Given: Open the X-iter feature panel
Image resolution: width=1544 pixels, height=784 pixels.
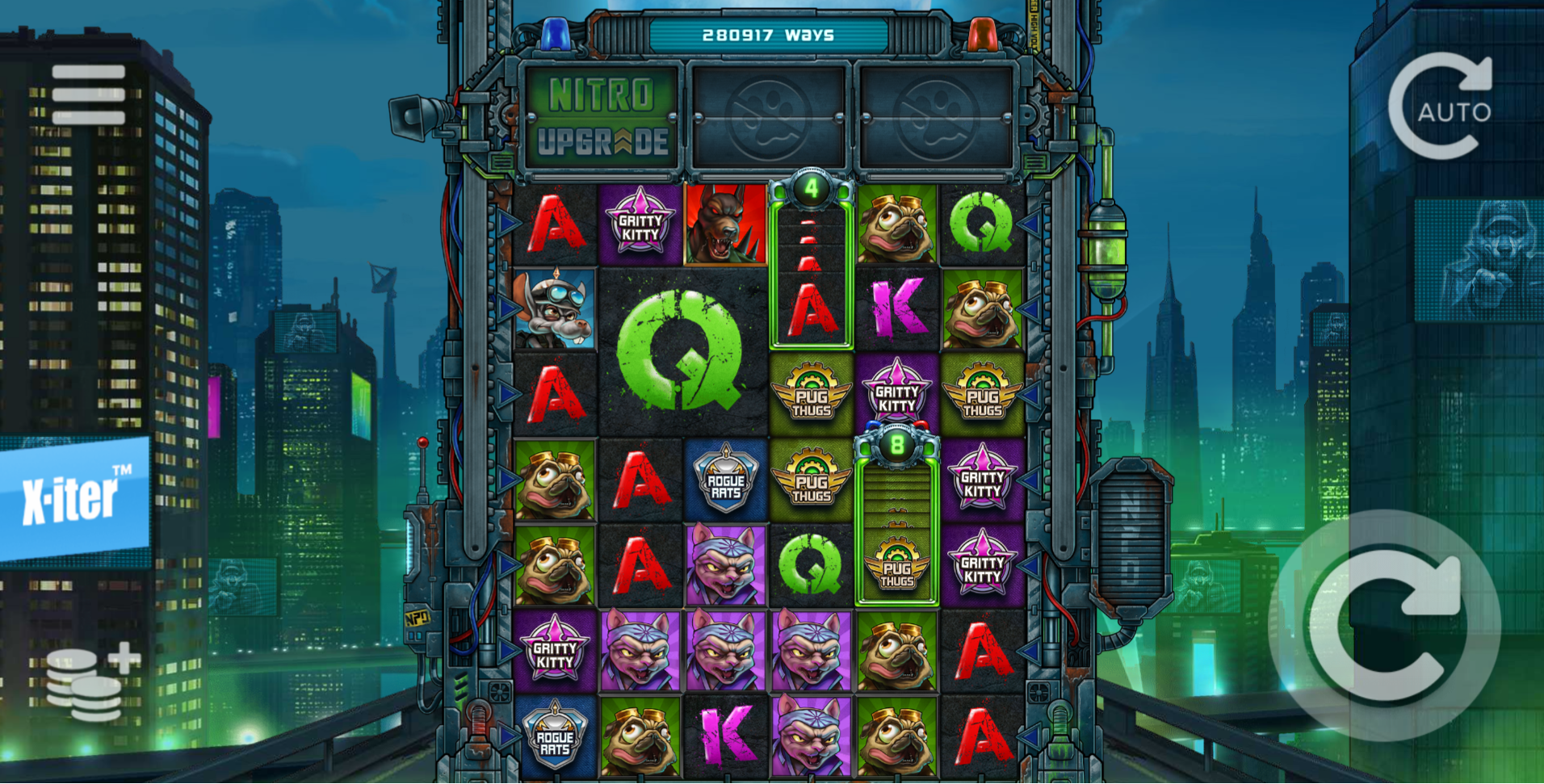Looking at the screenshot, I should pyautogui.click(x=74, y=498).
